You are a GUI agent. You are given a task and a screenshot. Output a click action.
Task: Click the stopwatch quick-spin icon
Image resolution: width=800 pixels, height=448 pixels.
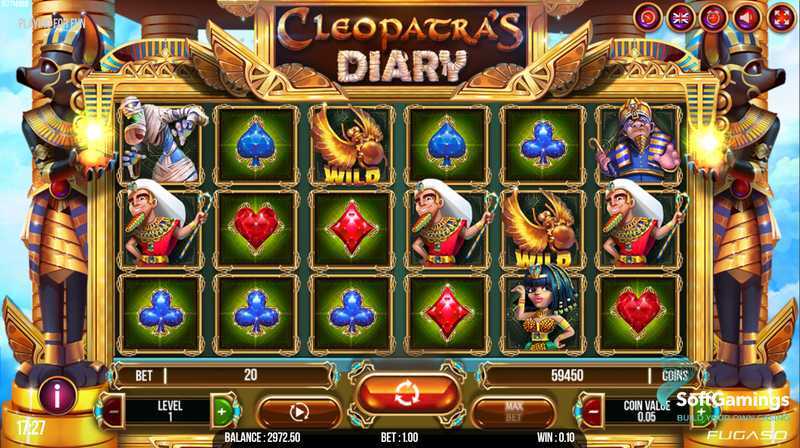(x=713, y=18)
